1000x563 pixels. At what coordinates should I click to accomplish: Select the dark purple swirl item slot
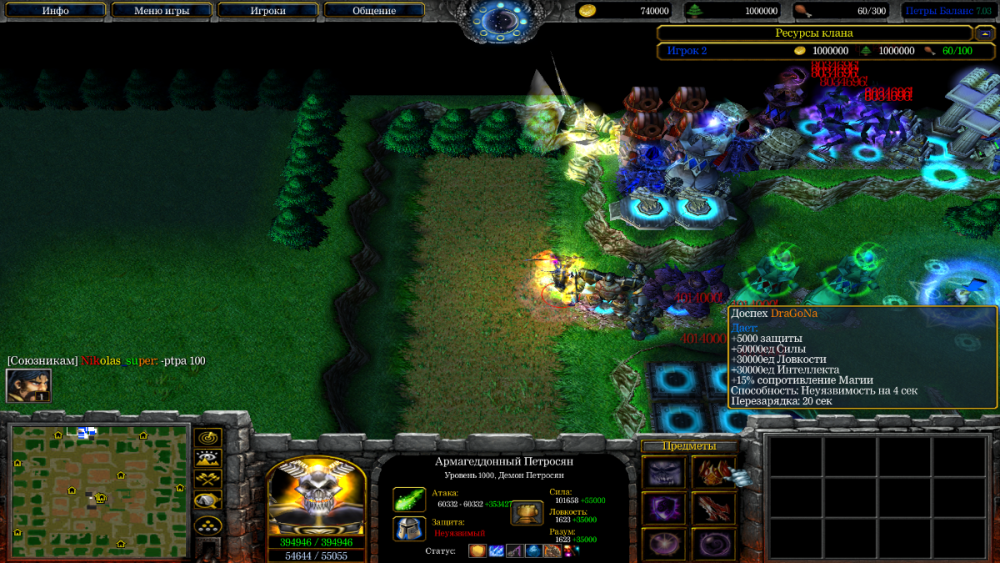tap(714, 543)
